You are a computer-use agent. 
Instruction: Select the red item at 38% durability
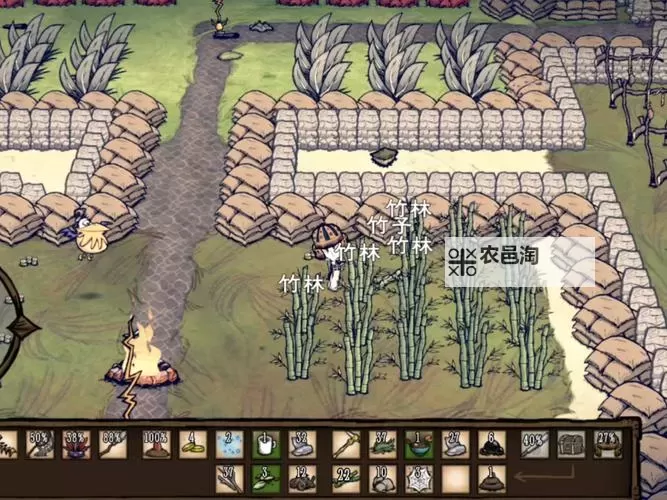tap(76, 445)
